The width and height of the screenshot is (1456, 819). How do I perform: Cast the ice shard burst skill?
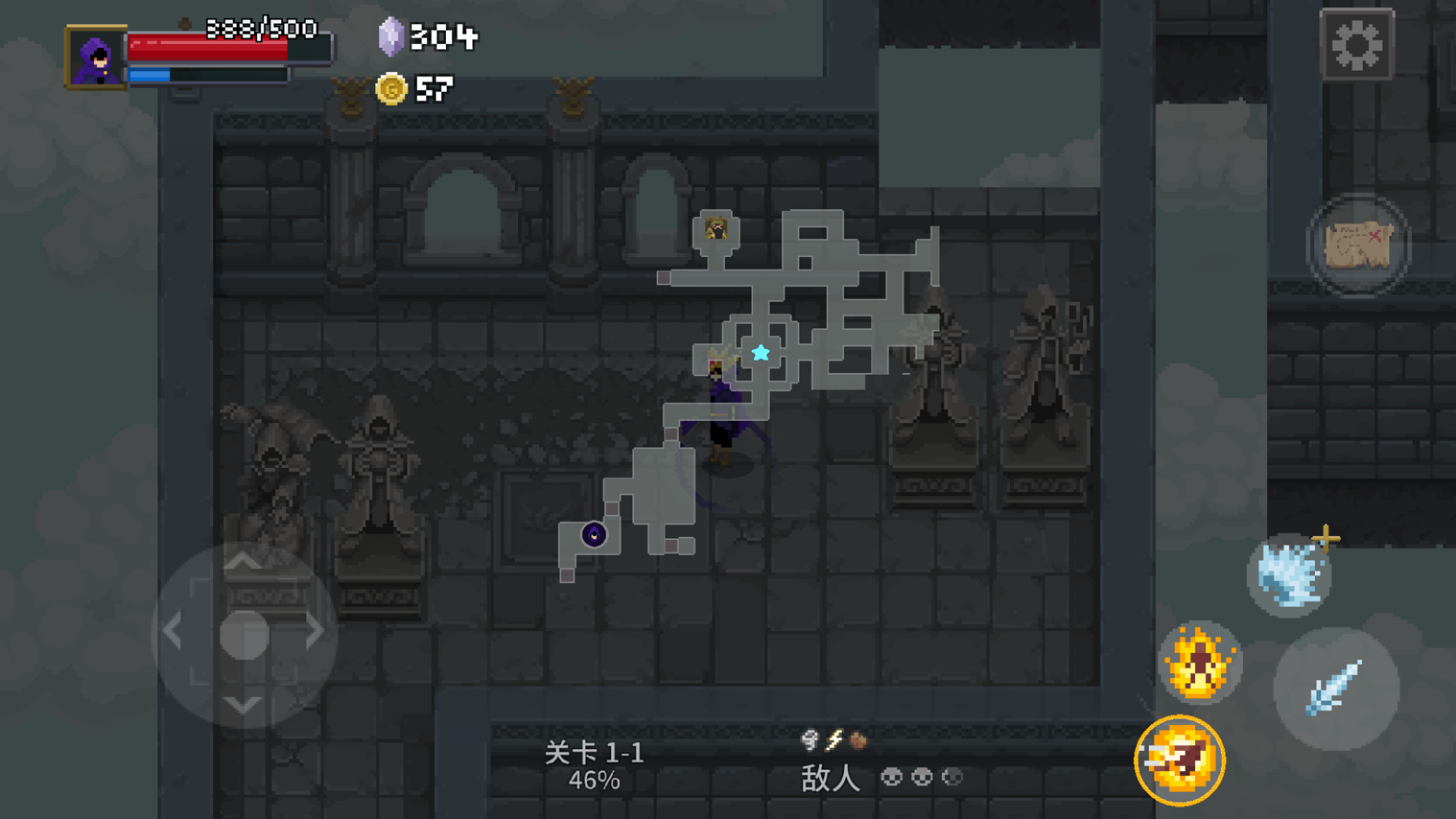tap(1288, 575)
